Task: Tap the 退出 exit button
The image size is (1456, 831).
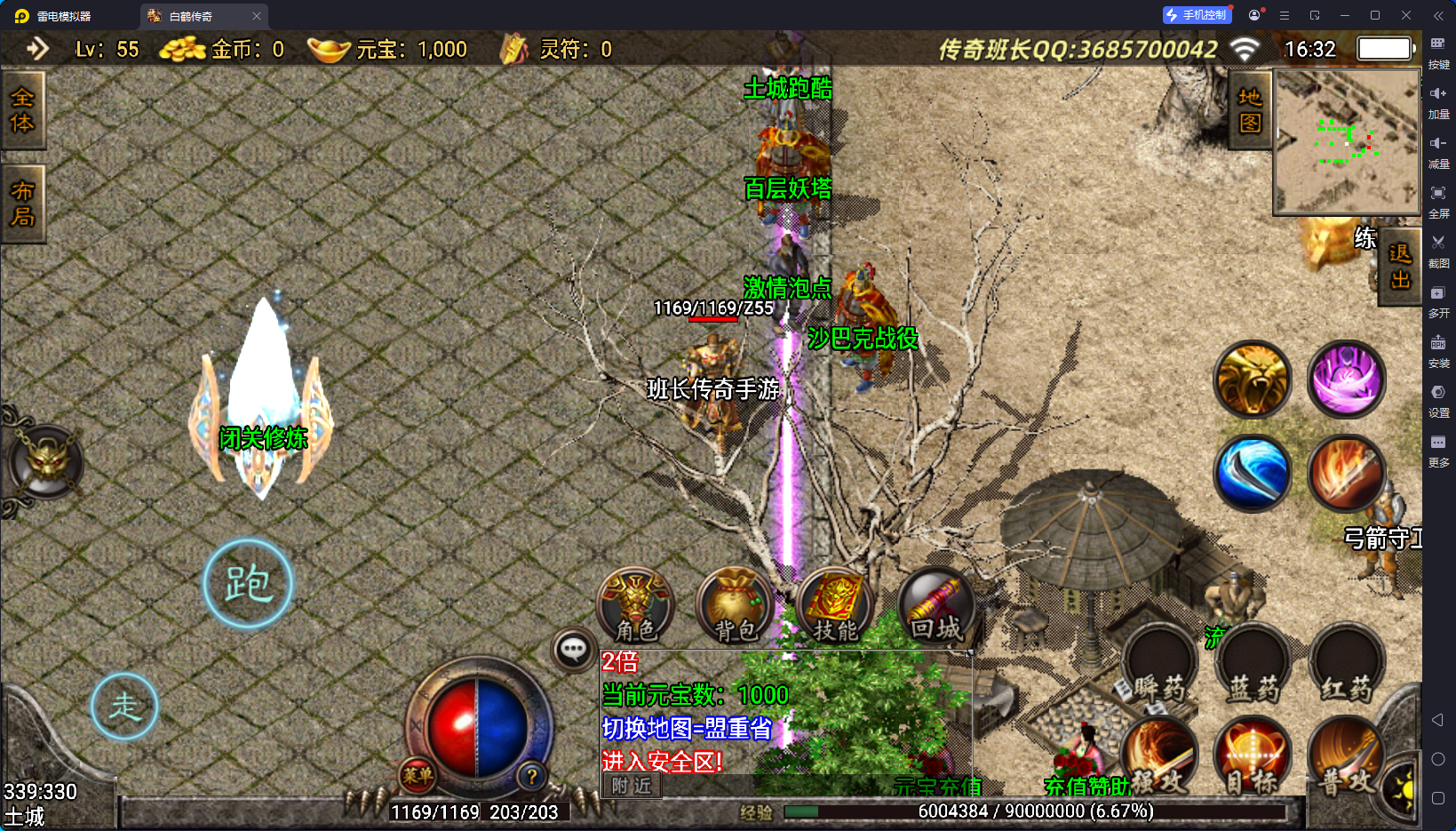Action: click(1400, 267)
